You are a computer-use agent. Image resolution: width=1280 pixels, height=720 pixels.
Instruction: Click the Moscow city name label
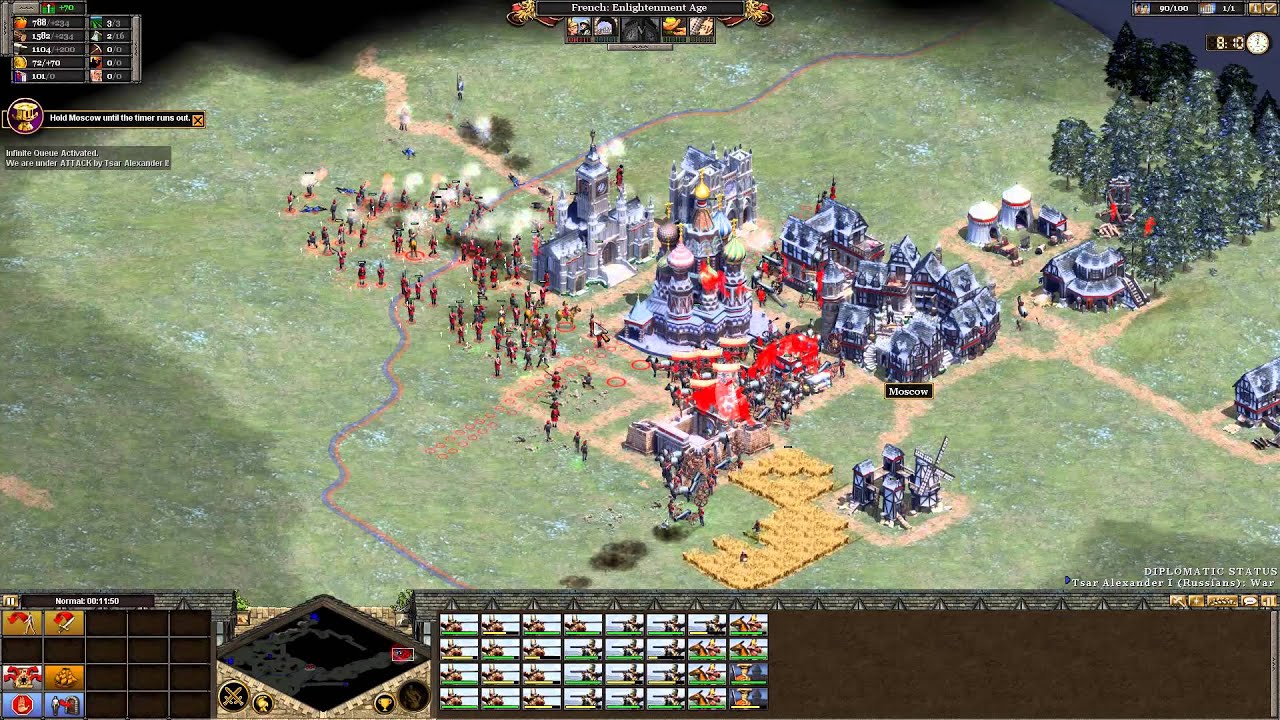pyautogui.click(x=908, y=391)
